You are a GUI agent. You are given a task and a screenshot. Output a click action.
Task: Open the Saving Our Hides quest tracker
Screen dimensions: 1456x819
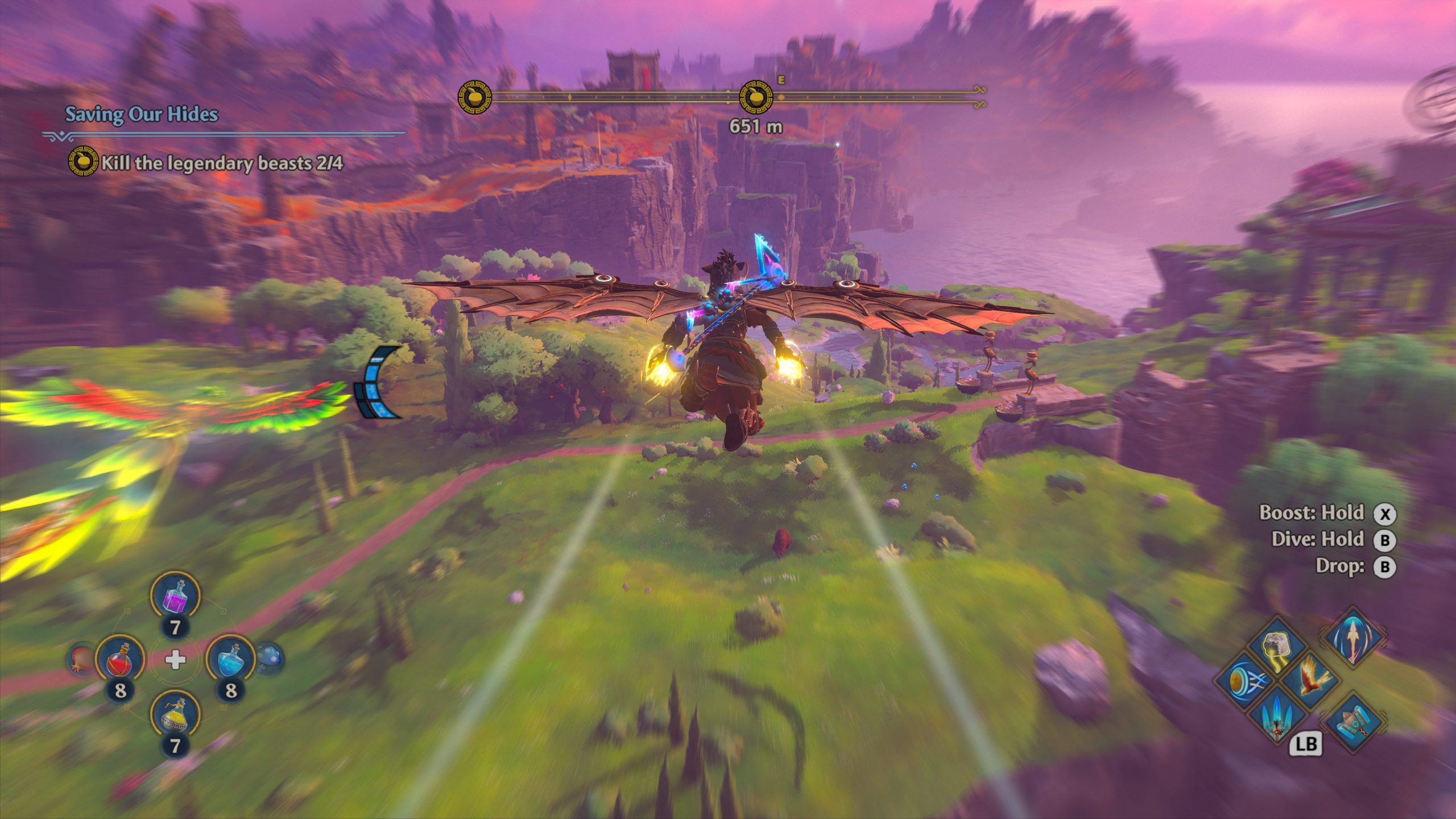tap(142, 114)
